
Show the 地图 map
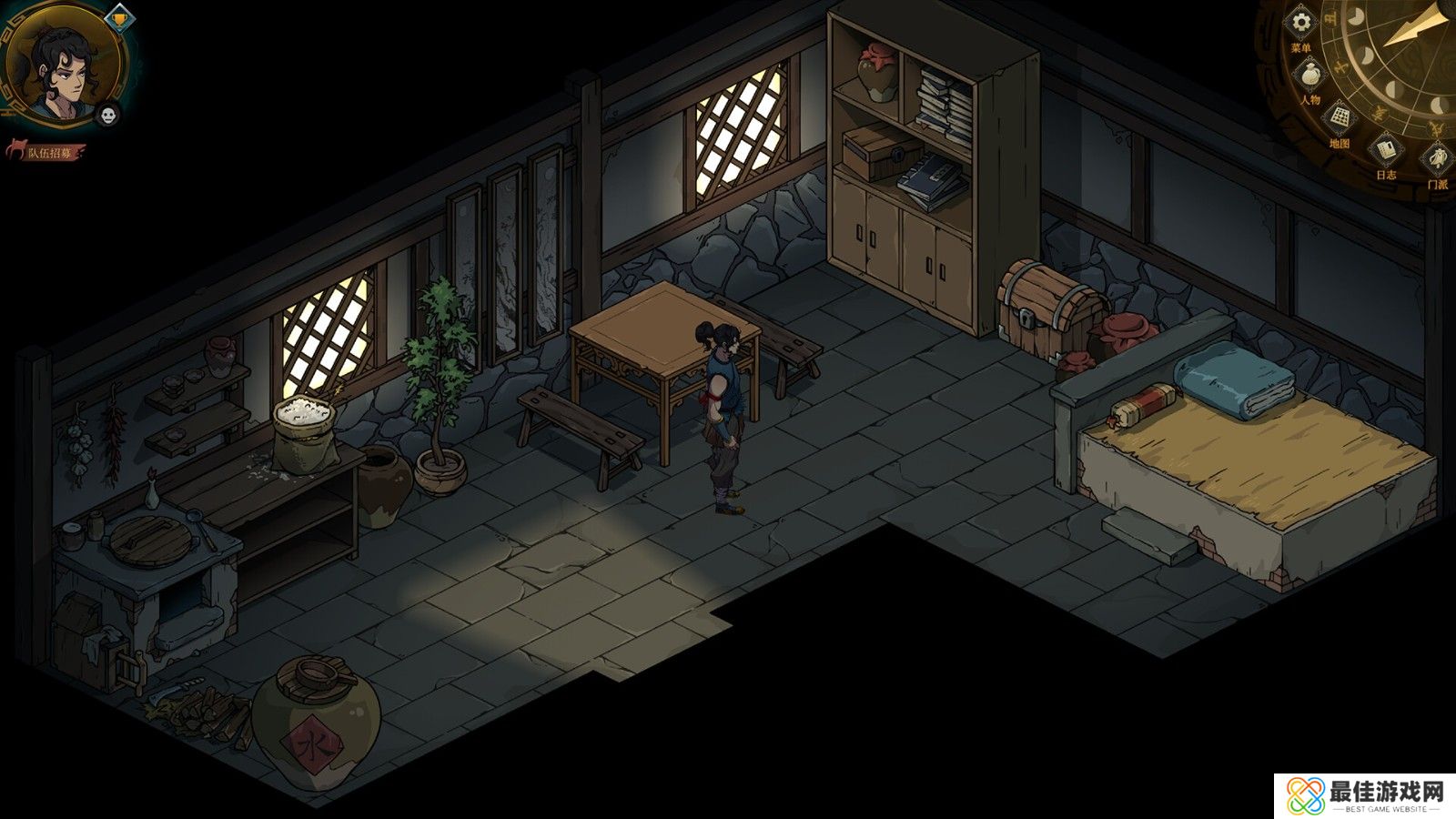1340,118
